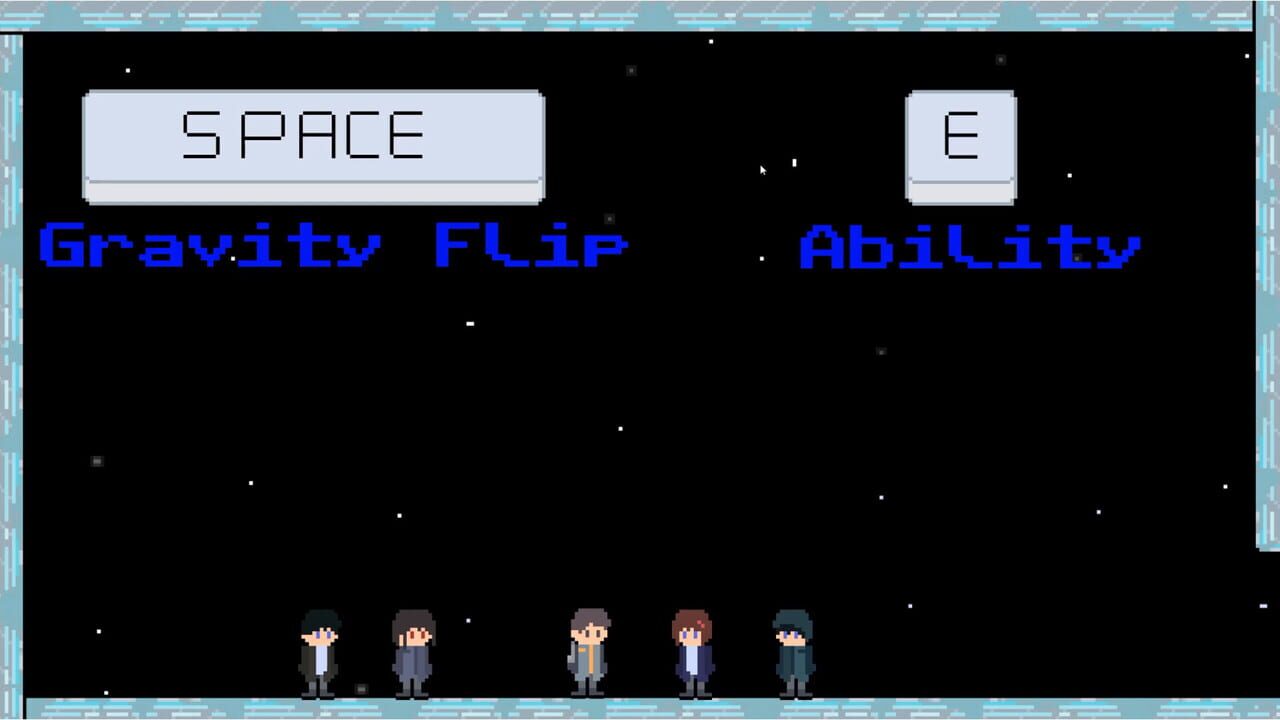Click the bright star left of the grey-coat character

[467, 619]
